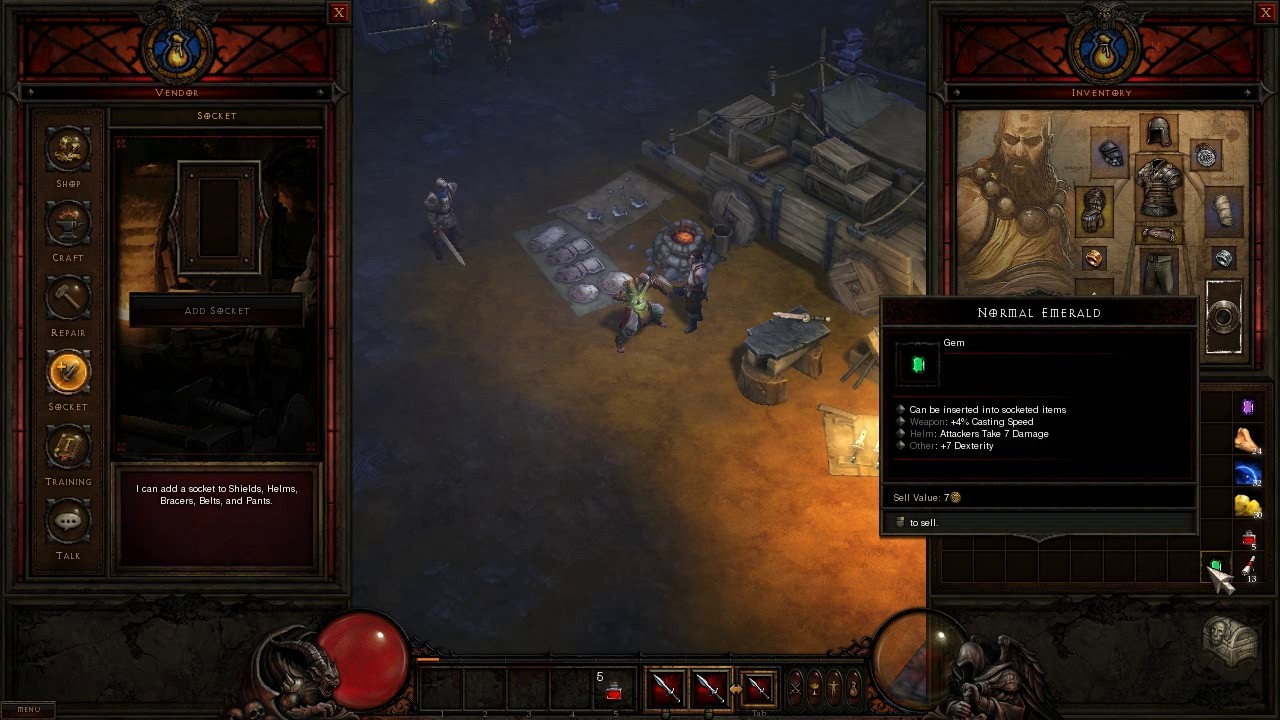The width and height of the screenshot is (1280, 720).
Task: Select the gold nugget stack in inventory
Action: point(1247,505)
